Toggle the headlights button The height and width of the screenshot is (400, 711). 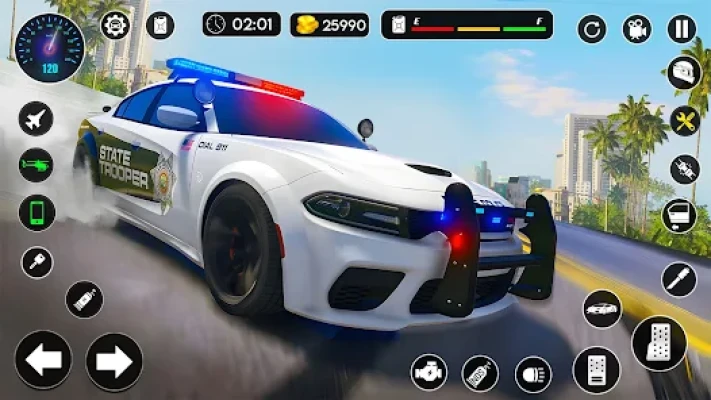click(x=533, y=373)
